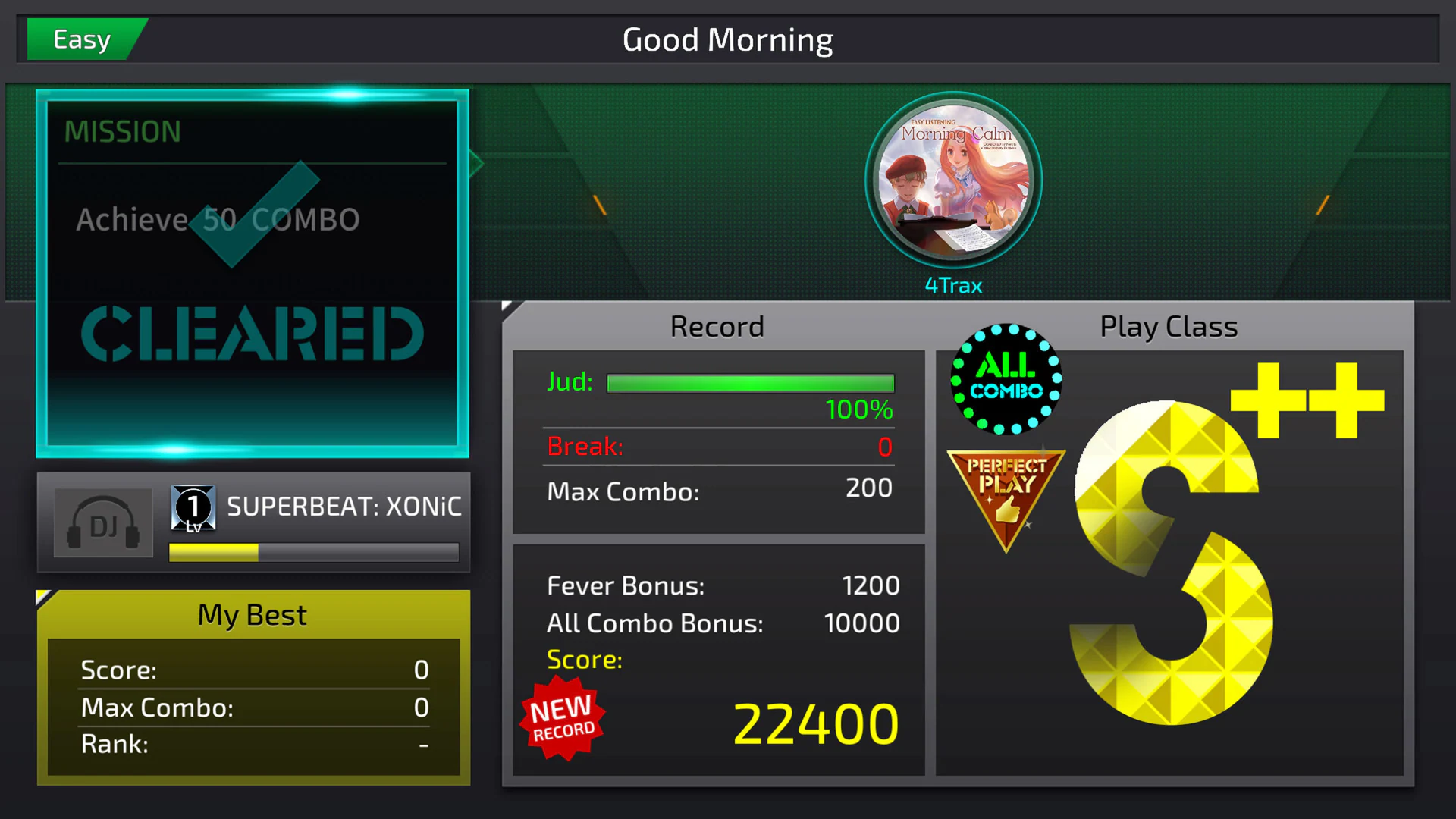Image resolution: width=1456 pixels, height=819 pixels.
Task: Switch to the My Best tab
Action: [253, 614]
